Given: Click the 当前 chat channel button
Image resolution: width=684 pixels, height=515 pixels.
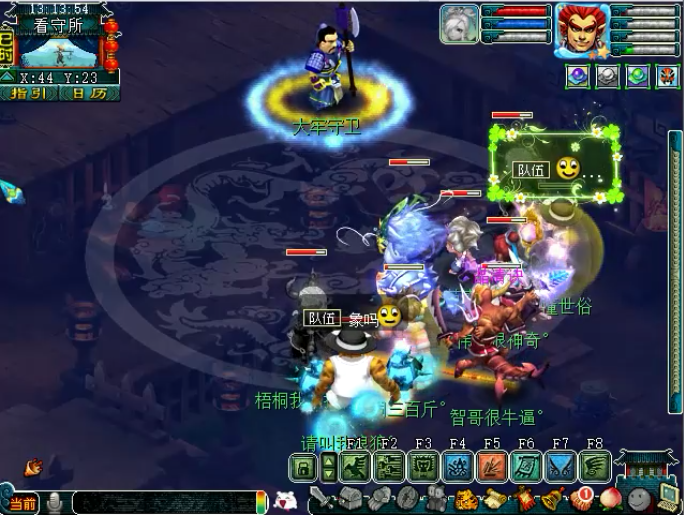Looking at the screenshot, I should pos(22,502).
